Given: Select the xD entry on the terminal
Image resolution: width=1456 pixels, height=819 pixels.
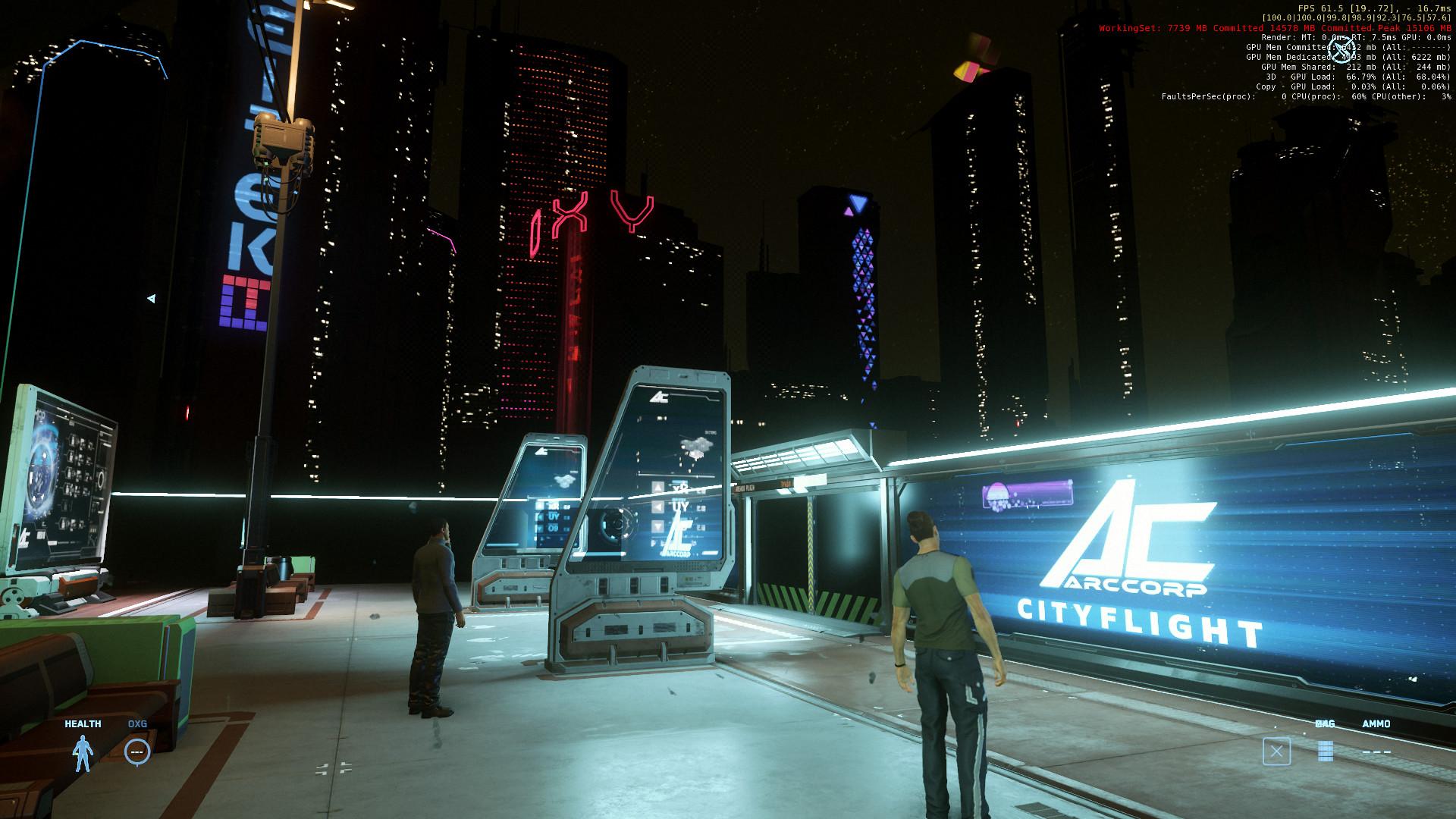Looking at the screenshot, I should point(678,488).
